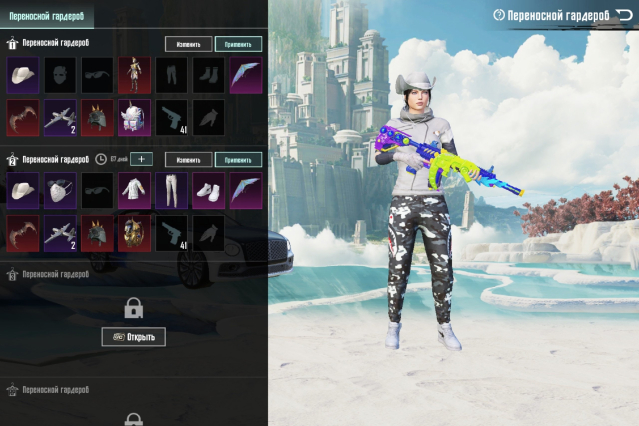
Task: Choose the golden backpack in second wardrobe
Action: [x=134, y=232]
